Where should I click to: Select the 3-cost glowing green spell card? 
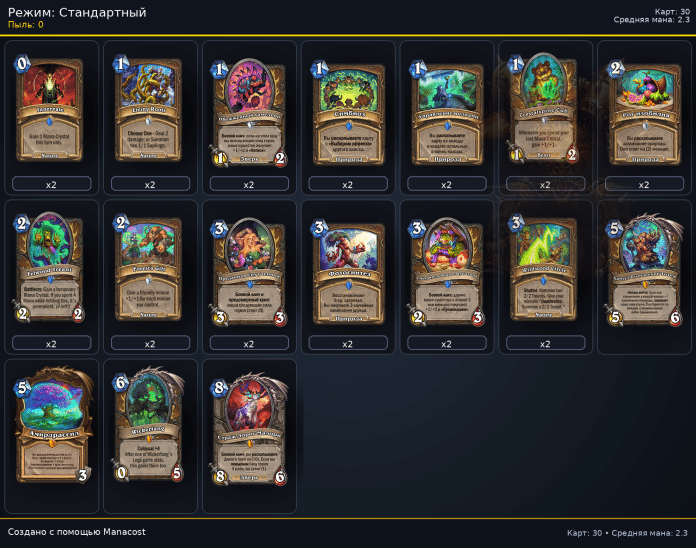(x=544, y=270)
